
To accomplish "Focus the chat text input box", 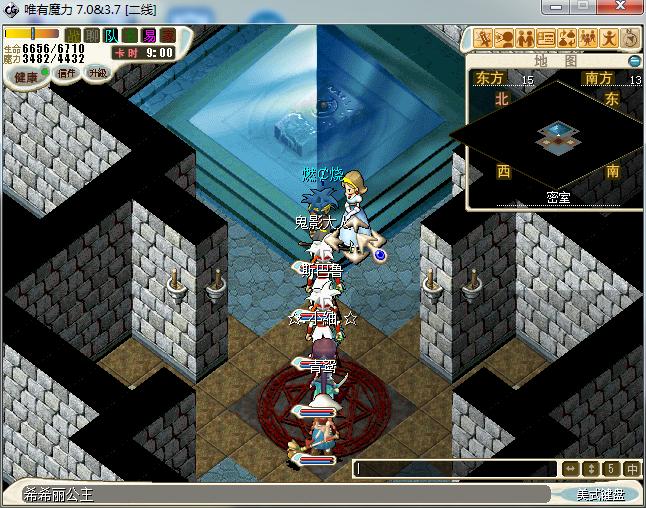I will click(455, 468).
